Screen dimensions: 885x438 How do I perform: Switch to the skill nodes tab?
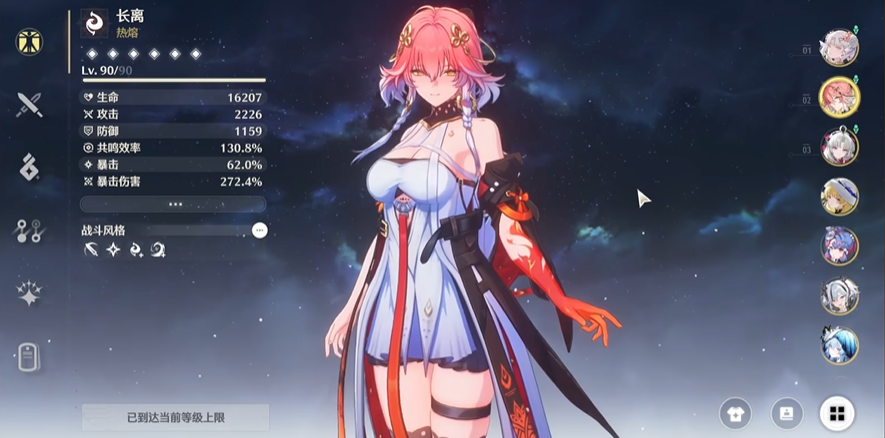click(x=29, y=231)
